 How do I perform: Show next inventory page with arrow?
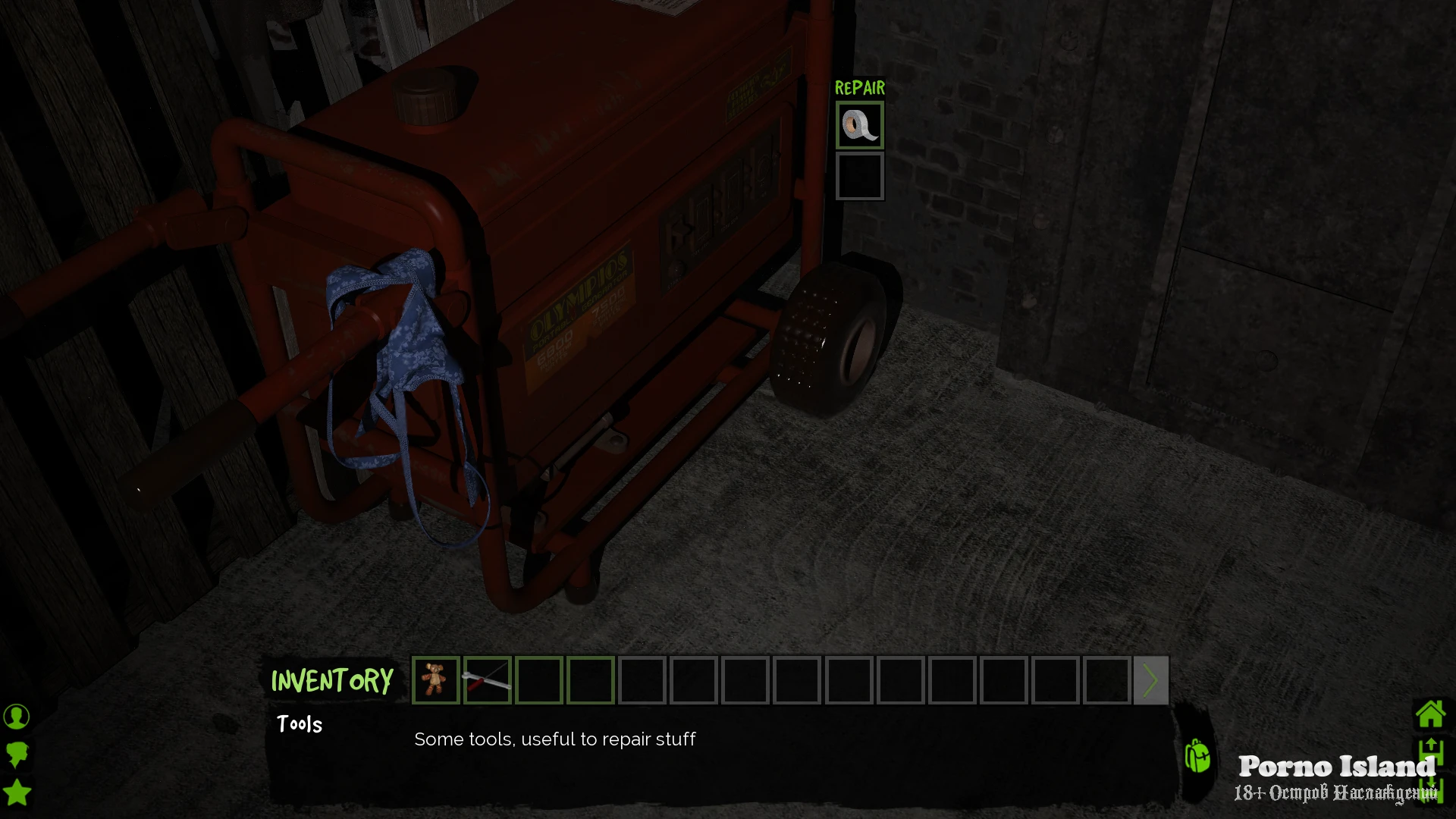point(1150,680)
